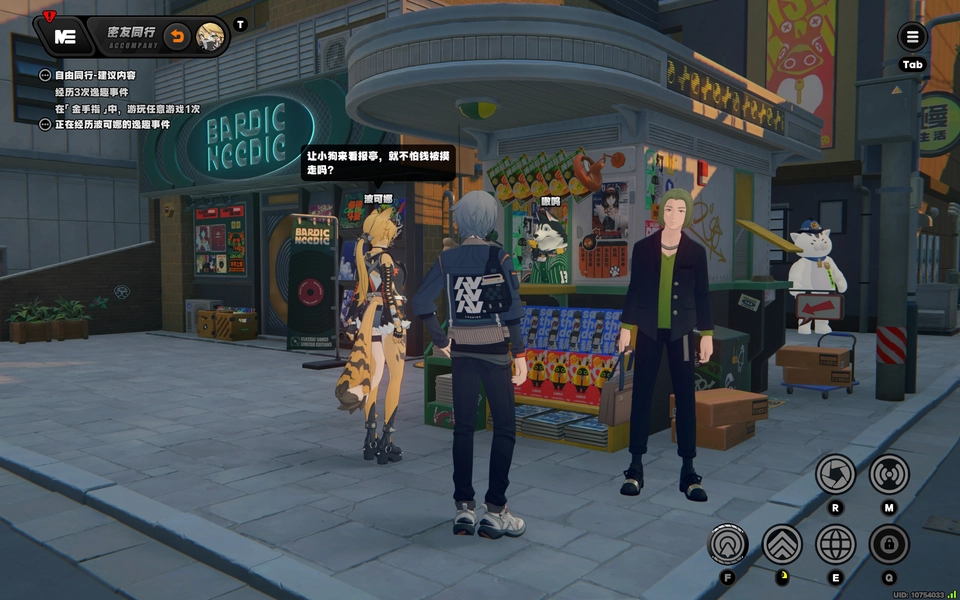Viewport: 960px width, 600px height.
Task: Open the camera shutter icon
Action: (835, 474)
